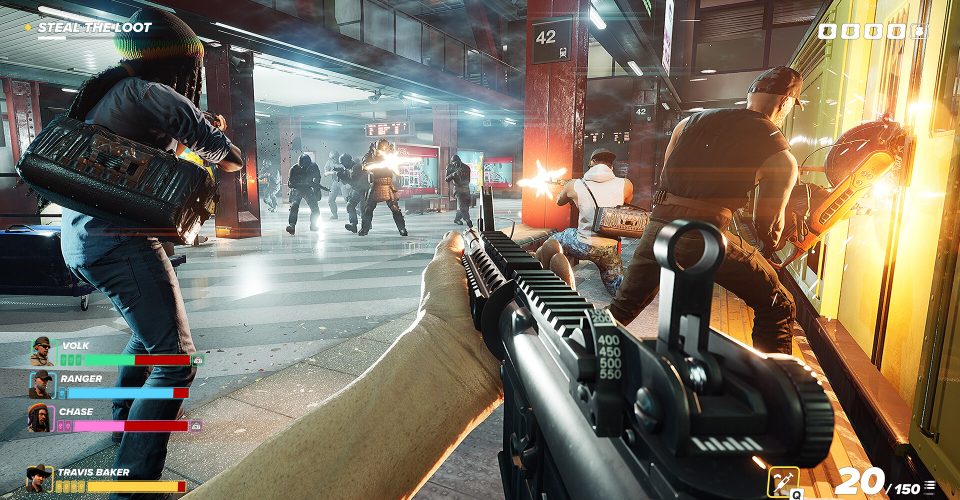Click Travis Baker's player portrait
The width and height of the screenshot is (960, 500).
(40, 480)
